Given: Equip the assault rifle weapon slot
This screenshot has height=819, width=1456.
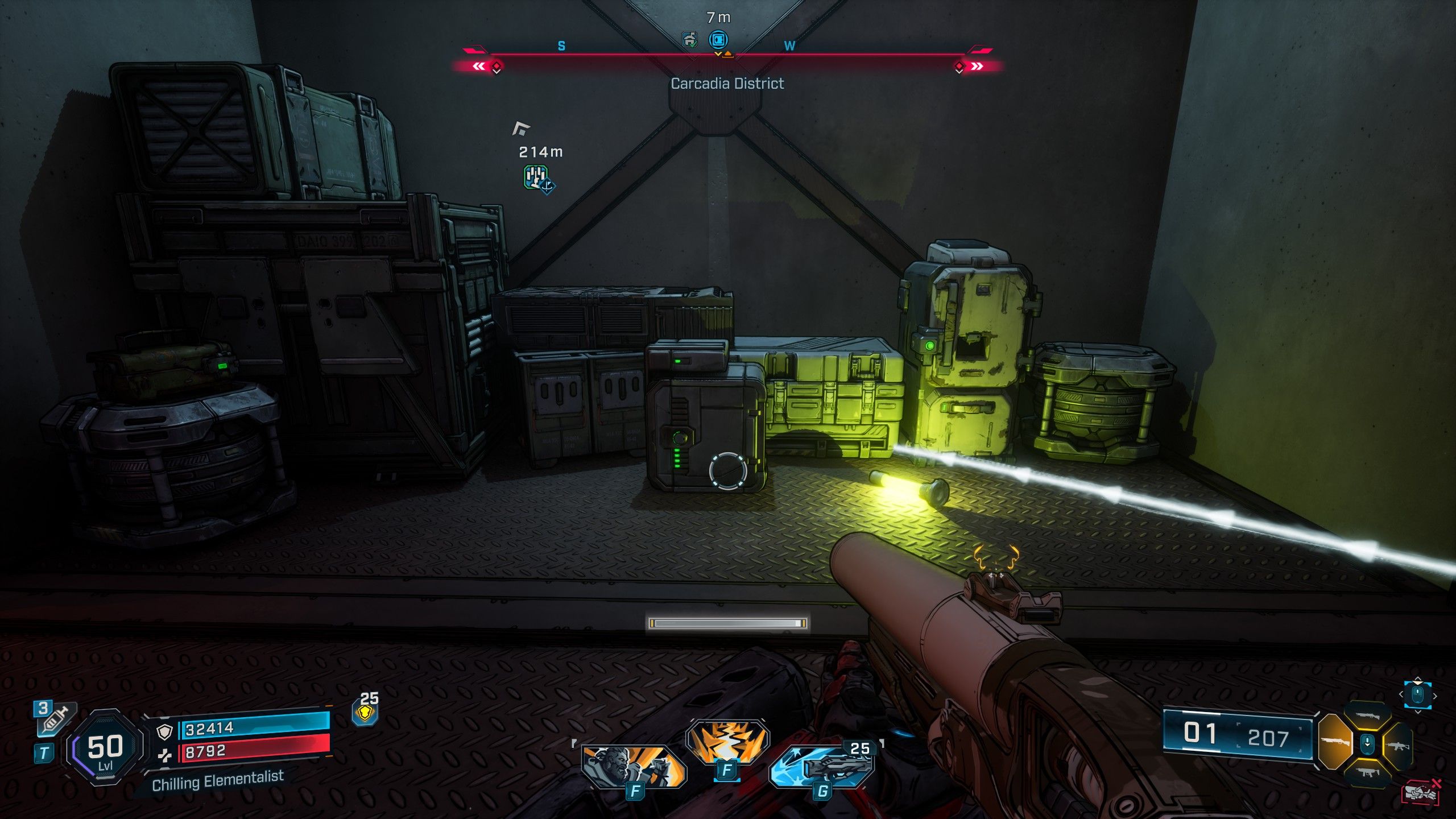Looking at the screenshot, I should tap(1399, 745).
